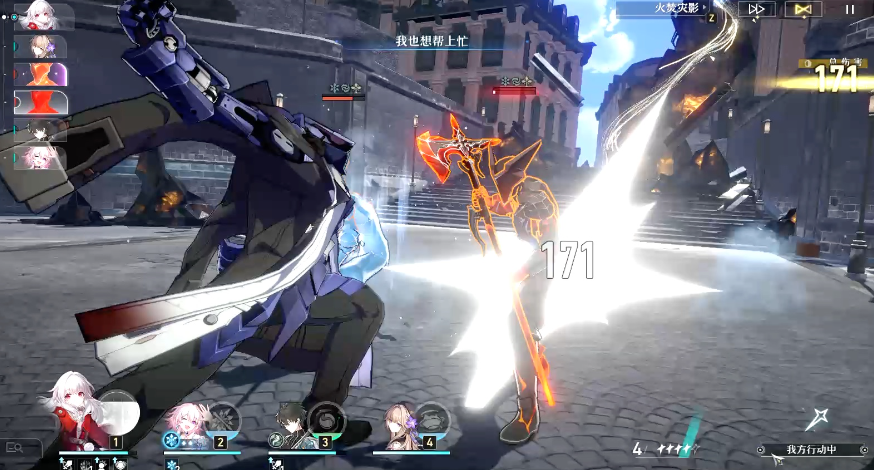Pause the battle

pyautogui.click(x=850, y=9)
